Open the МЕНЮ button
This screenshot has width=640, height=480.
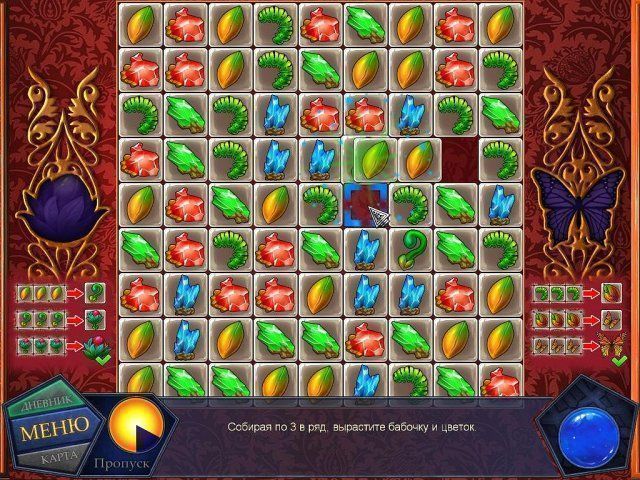(53, 424)
